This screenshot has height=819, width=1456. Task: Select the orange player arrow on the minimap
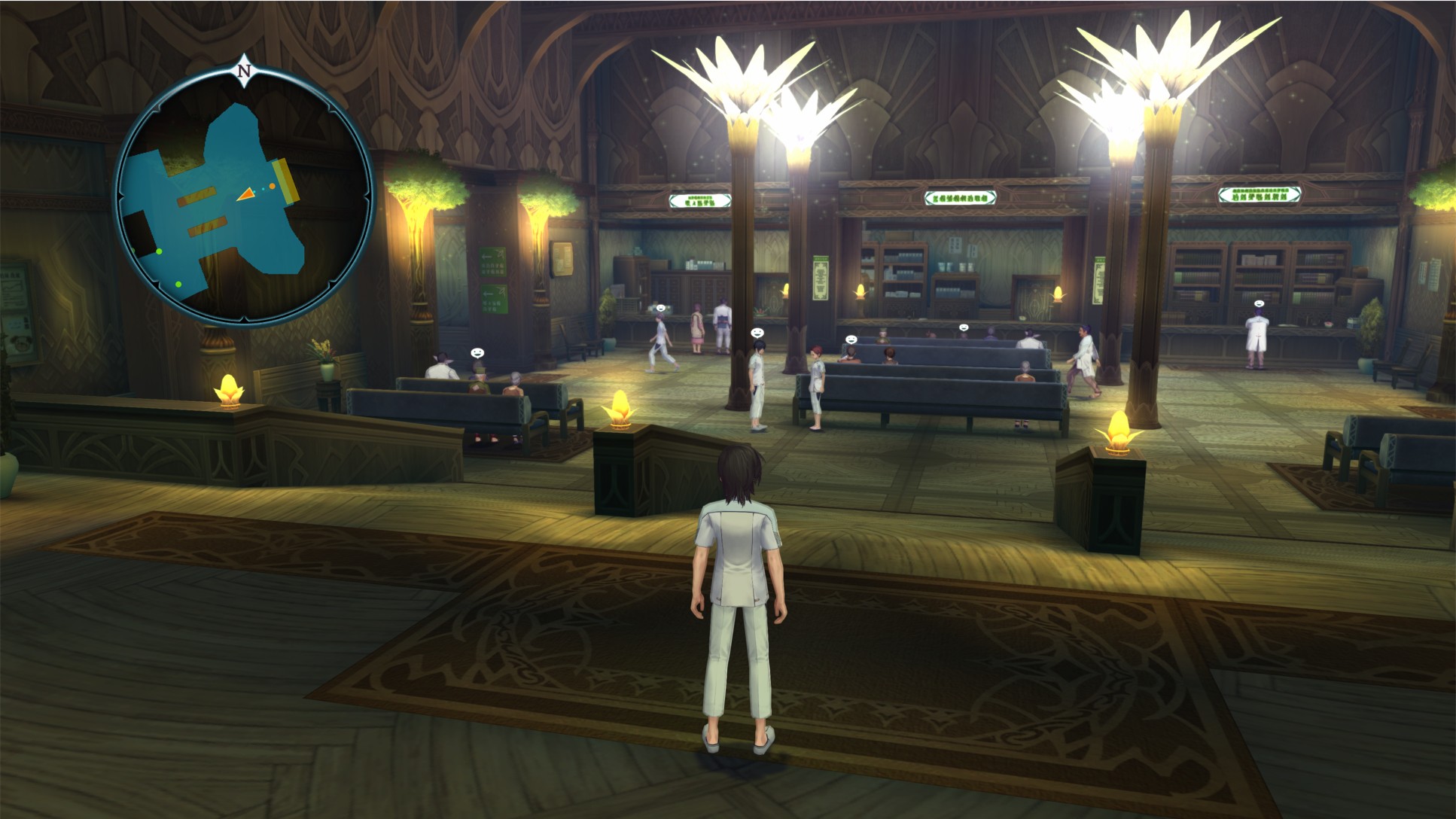tap(246, 195)
